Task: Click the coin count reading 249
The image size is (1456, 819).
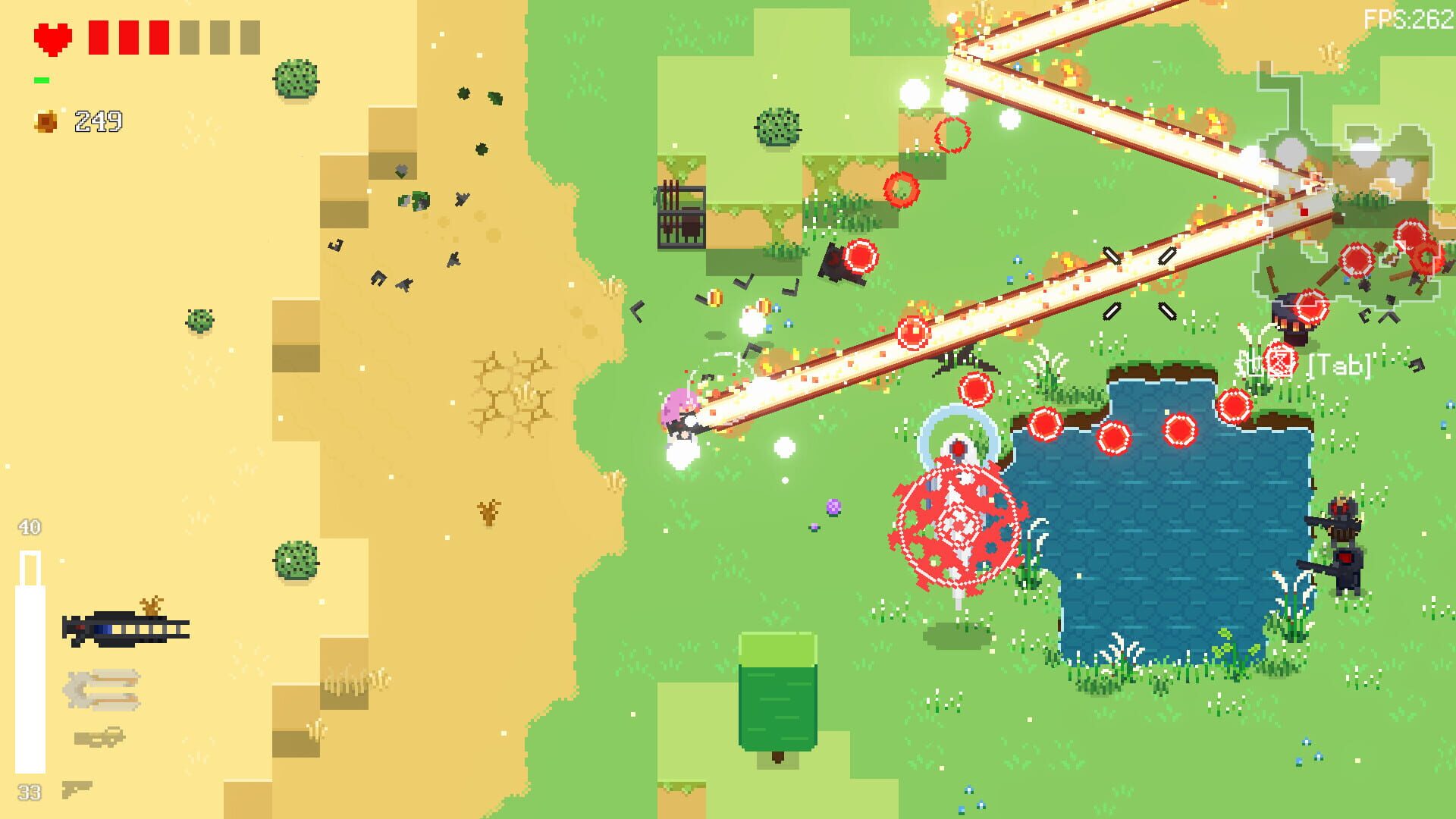Action: [96, 119]
